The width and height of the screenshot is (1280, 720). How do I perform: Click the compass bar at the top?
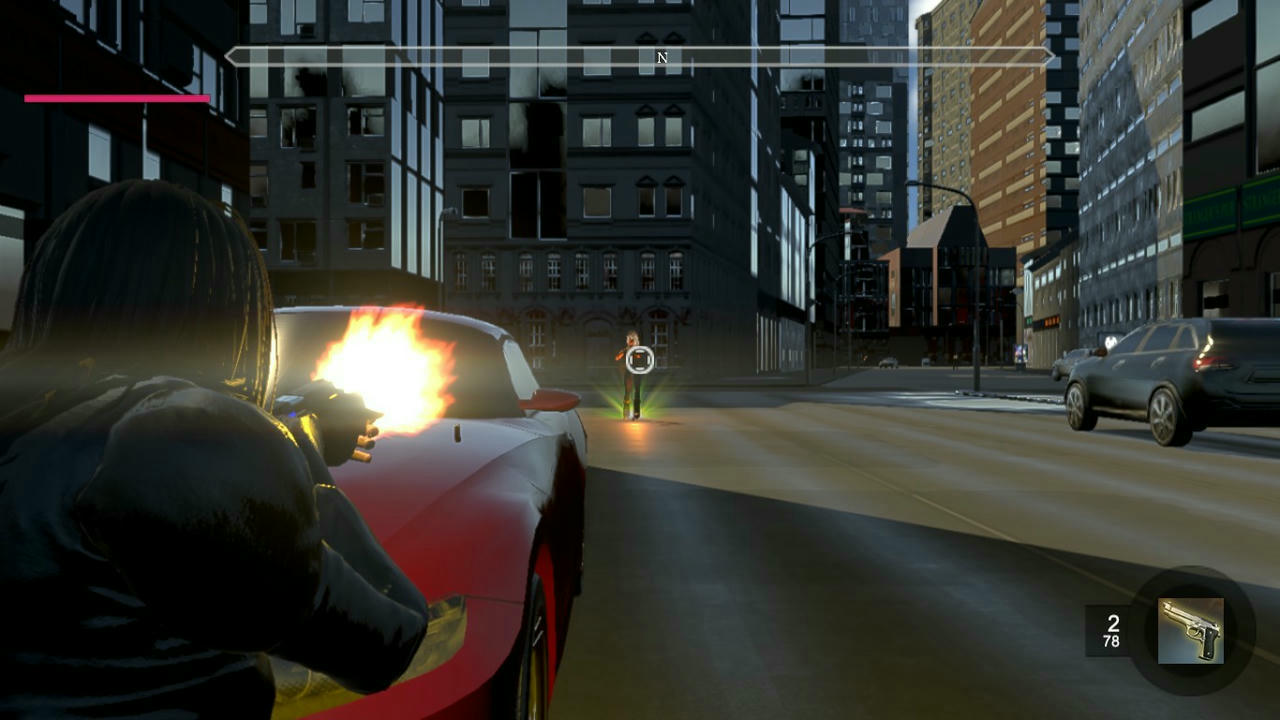coord(640,57)
